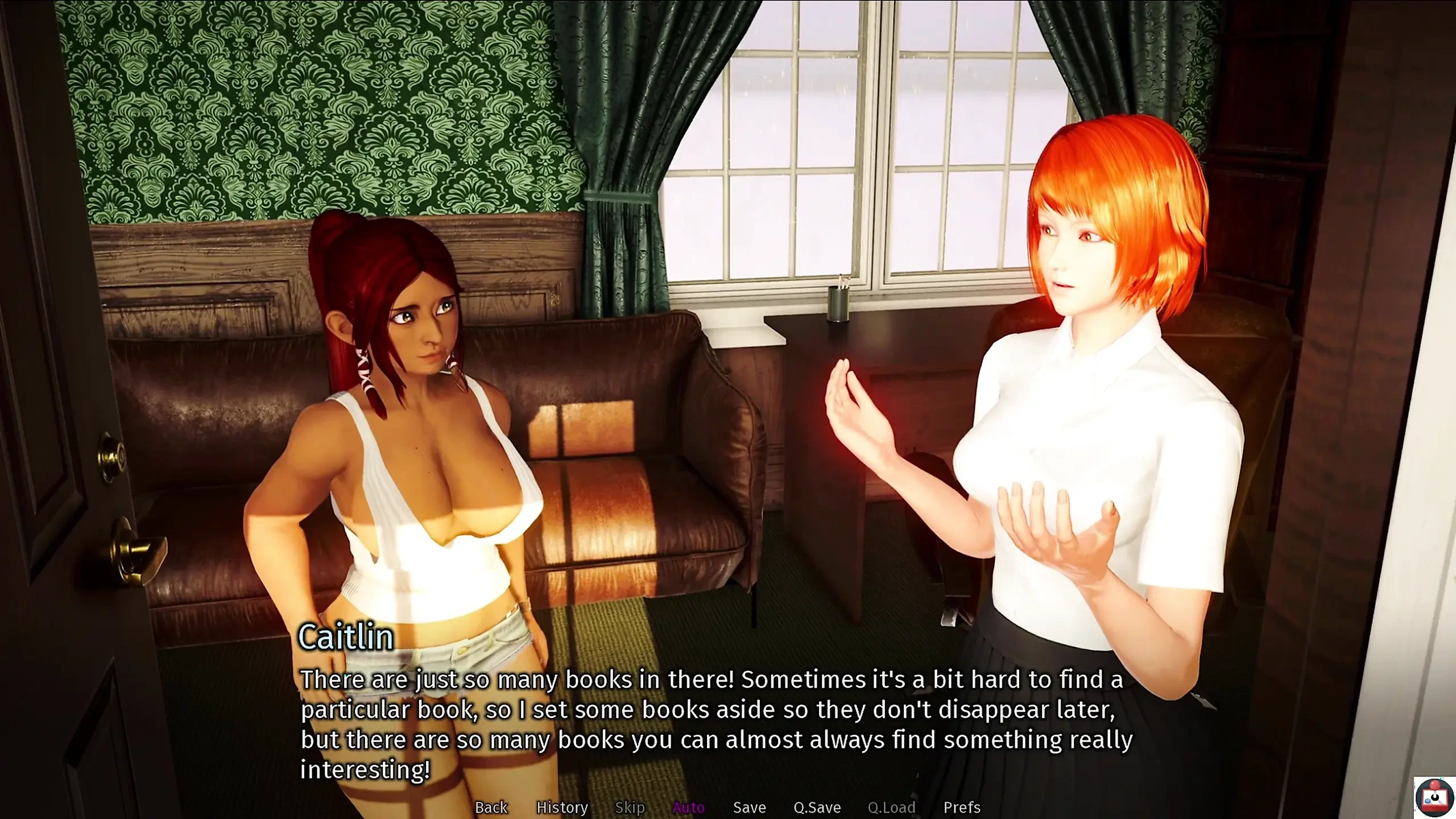
Task: Load the last quick save via Q.Load
Action: click(893, 807)
